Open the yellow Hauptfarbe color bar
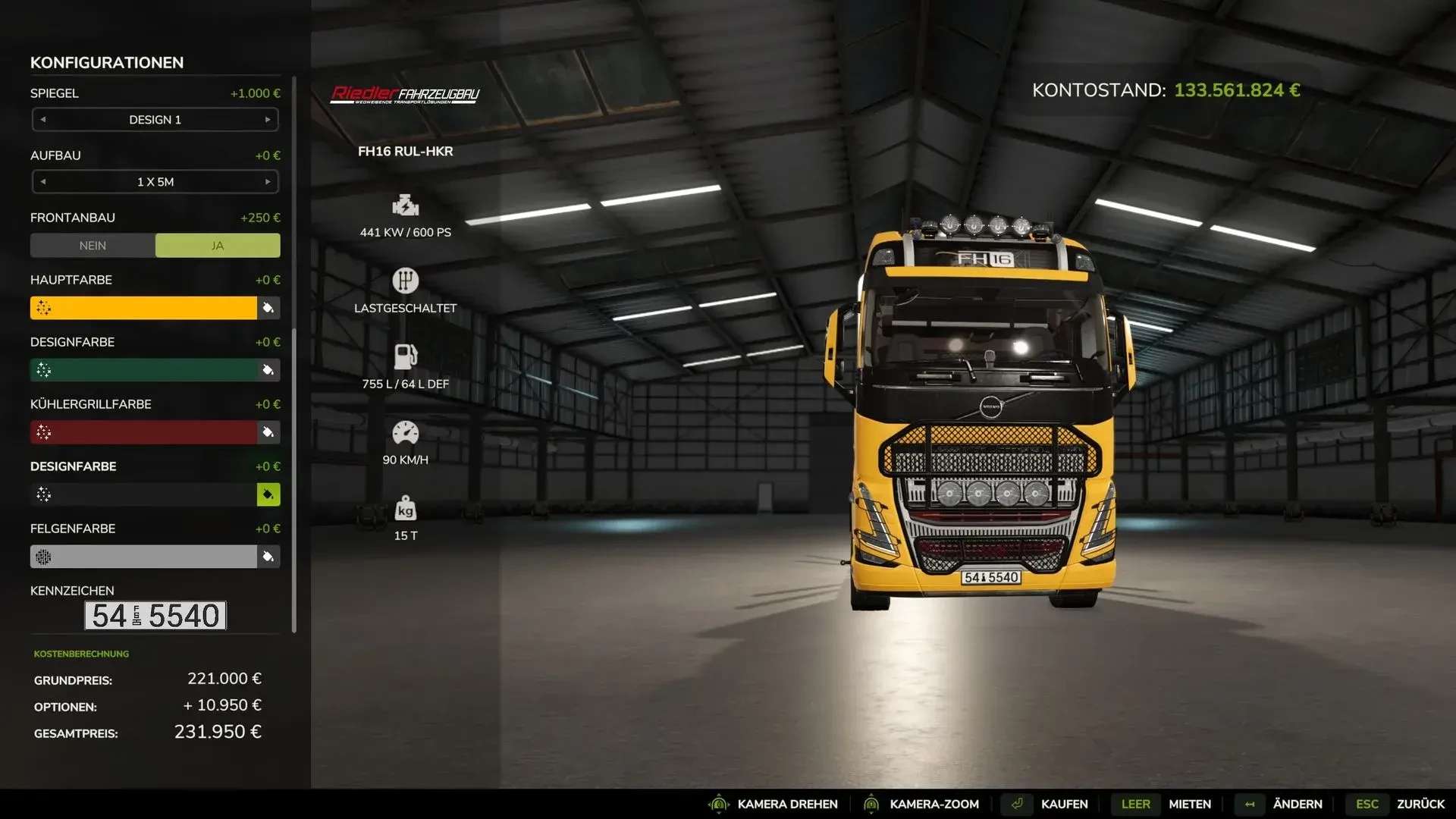Screen dimensions: 1456x819 click(x=143, y=308)
